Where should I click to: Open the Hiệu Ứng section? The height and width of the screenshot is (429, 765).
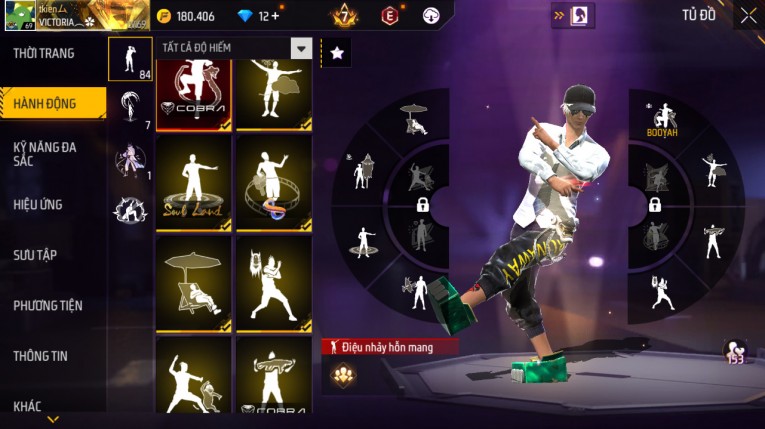pos(38,204)
